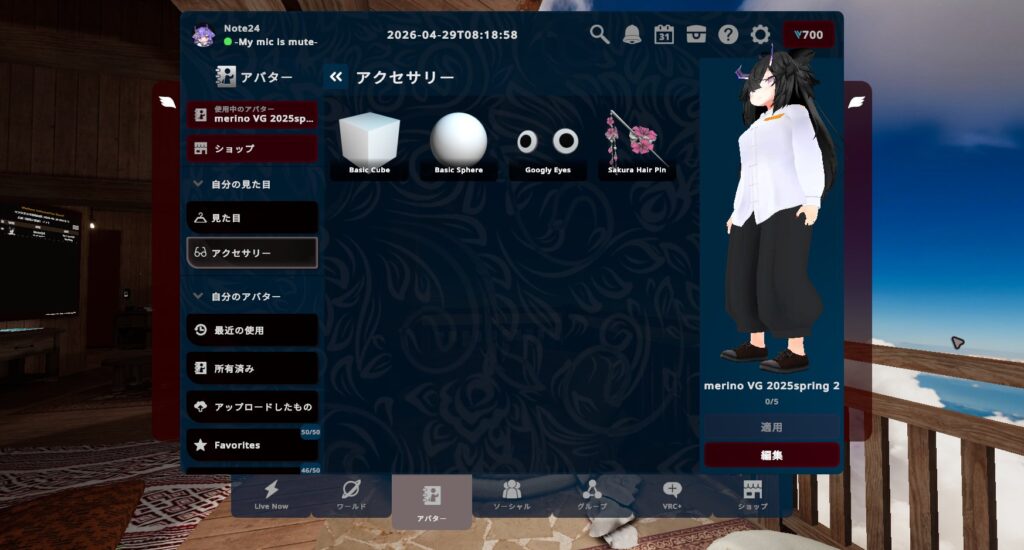Open the calendar icon
Image resolution: width=1024 pixels, height=550 pixels.
664,34
